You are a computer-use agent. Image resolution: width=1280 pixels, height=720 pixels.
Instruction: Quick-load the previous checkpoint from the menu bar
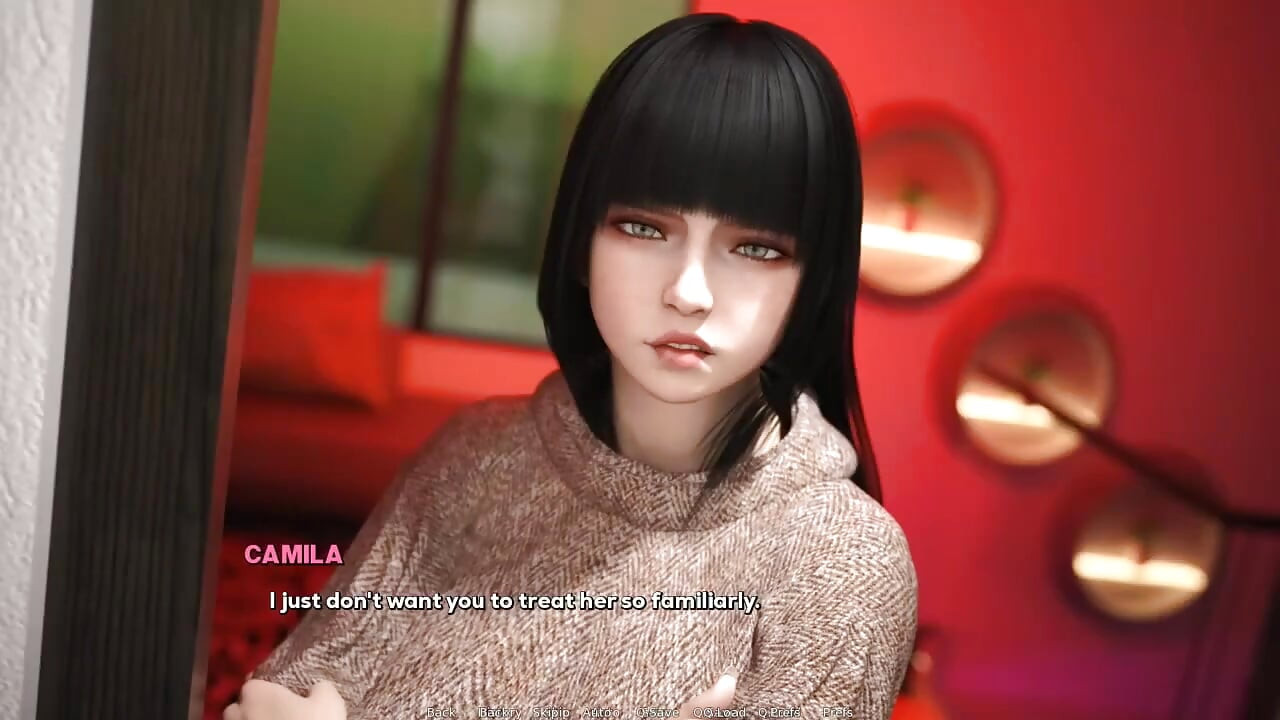point(722,711)
